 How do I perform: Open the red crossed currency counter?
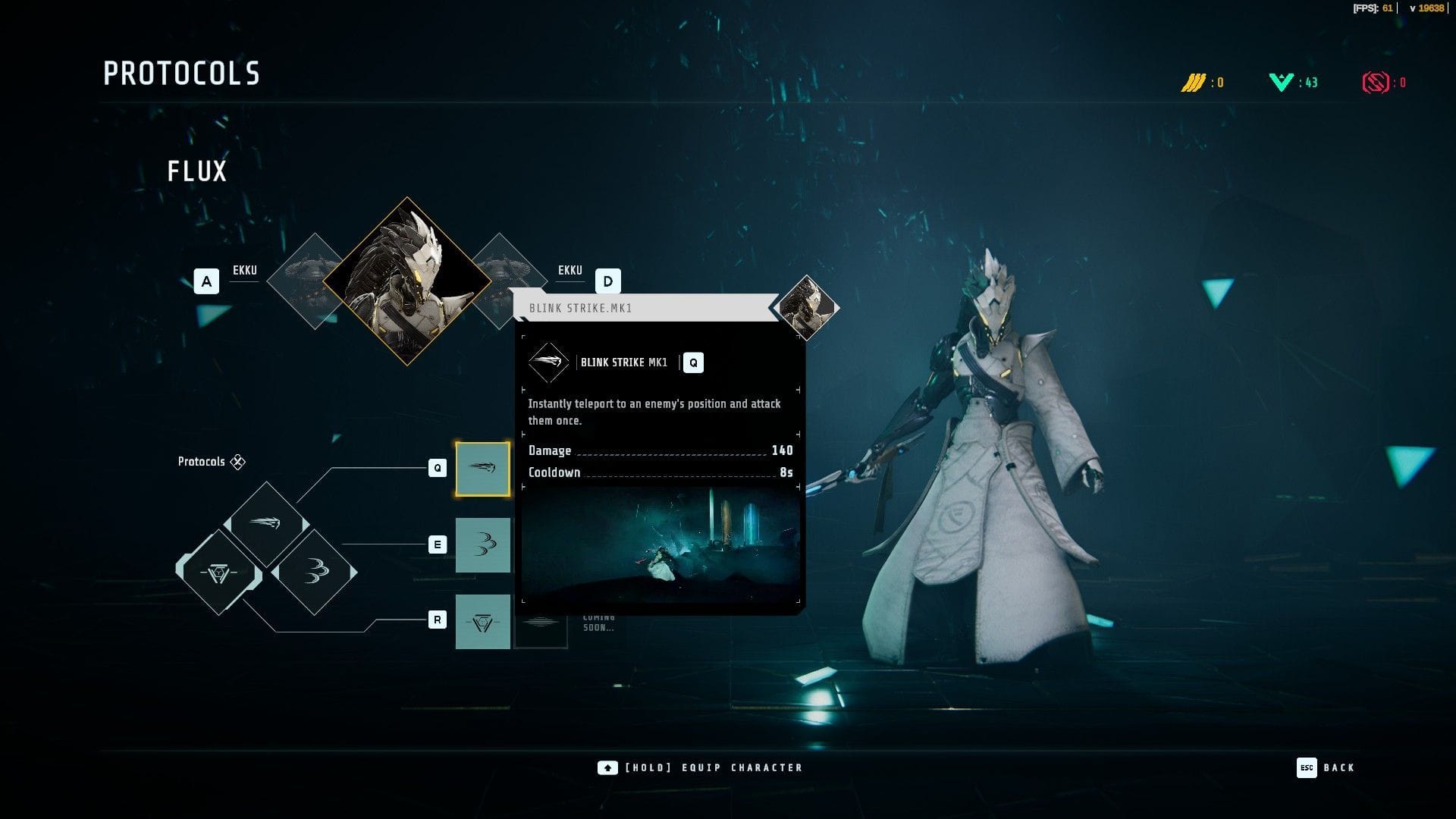point(1383,82)
